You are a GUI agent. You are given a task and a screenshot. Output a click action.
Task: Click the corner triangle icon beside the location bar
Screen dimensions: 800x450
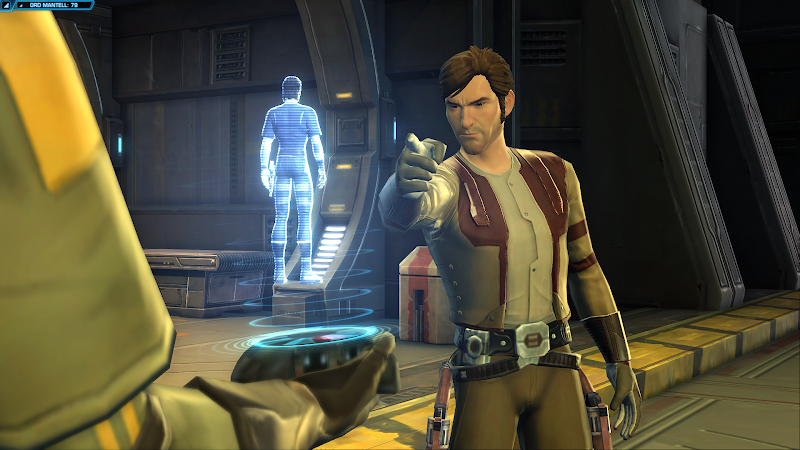pyautogui.click(x=5, y=5)
